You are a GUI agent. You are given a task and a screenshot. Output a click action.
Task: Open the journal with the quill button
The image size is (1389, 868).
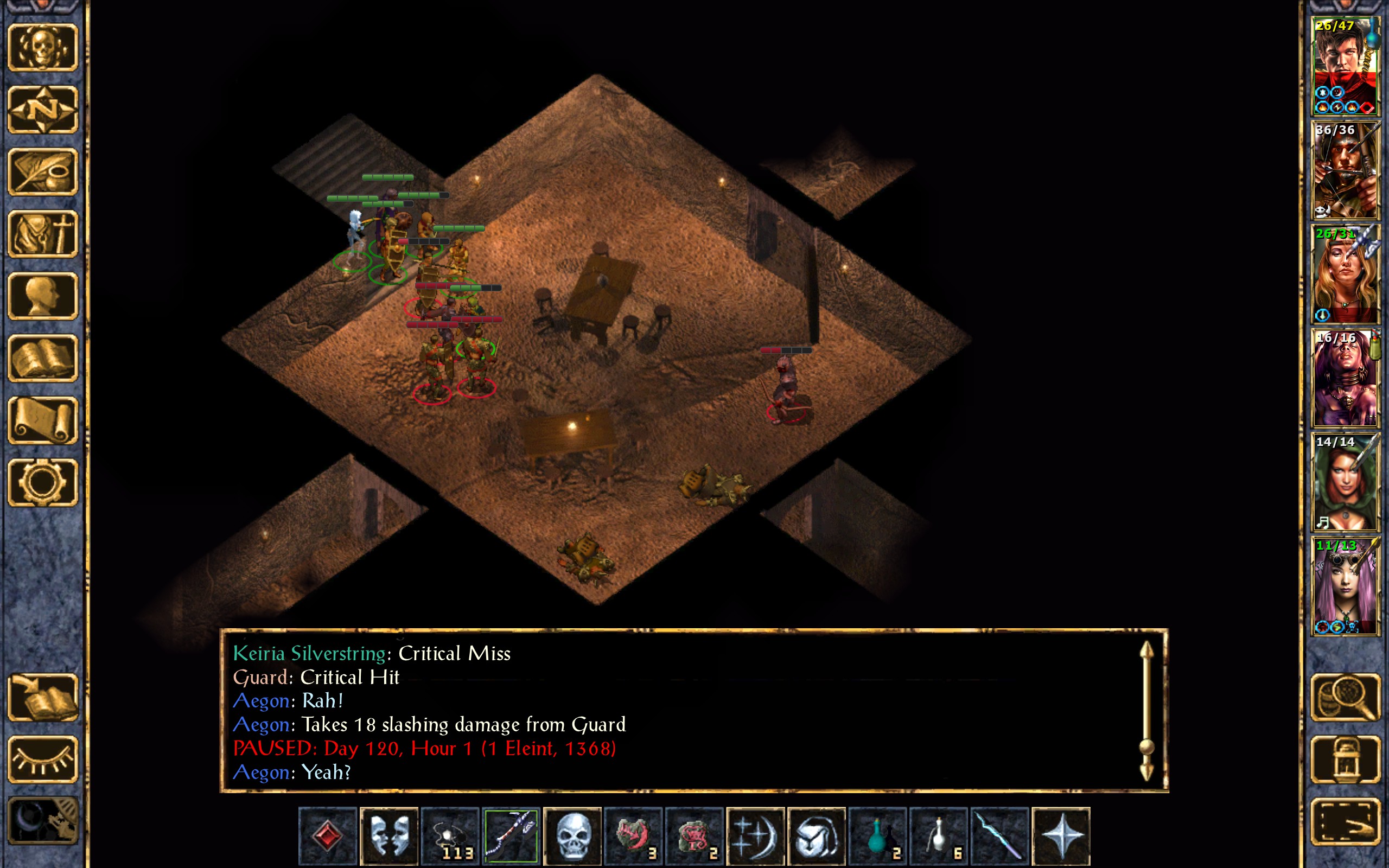[x=43, y=171]
